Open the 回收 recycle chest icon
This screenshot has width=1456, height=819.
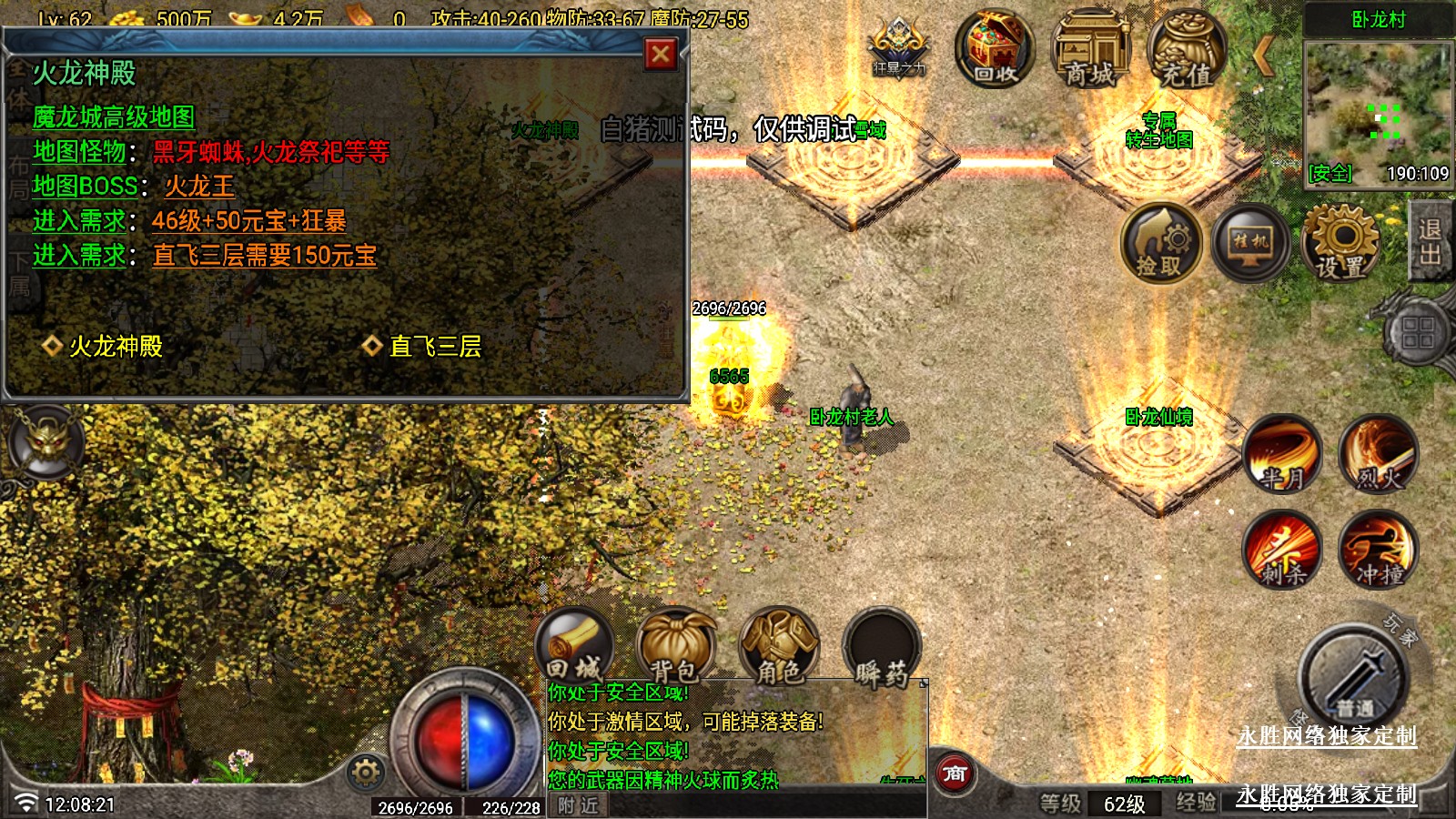point(995,49)
